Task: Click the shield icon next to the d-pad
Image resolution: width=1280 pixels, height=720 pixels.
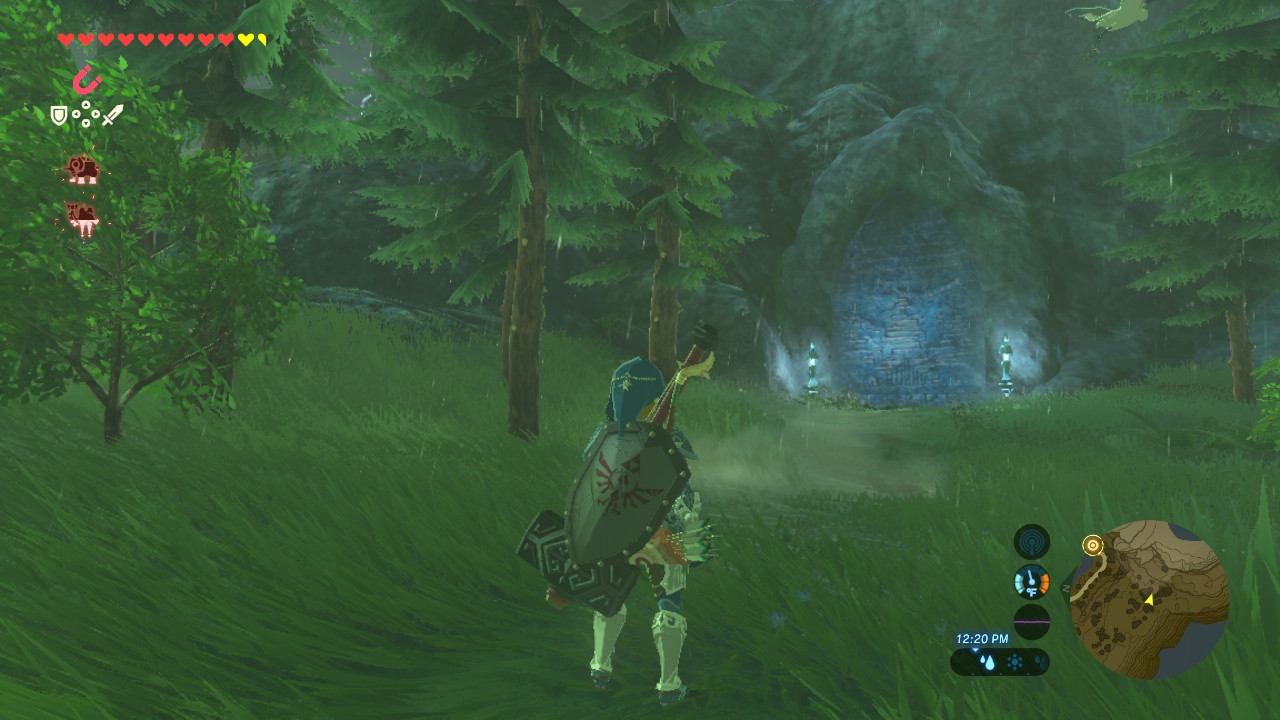Action: 59,113
